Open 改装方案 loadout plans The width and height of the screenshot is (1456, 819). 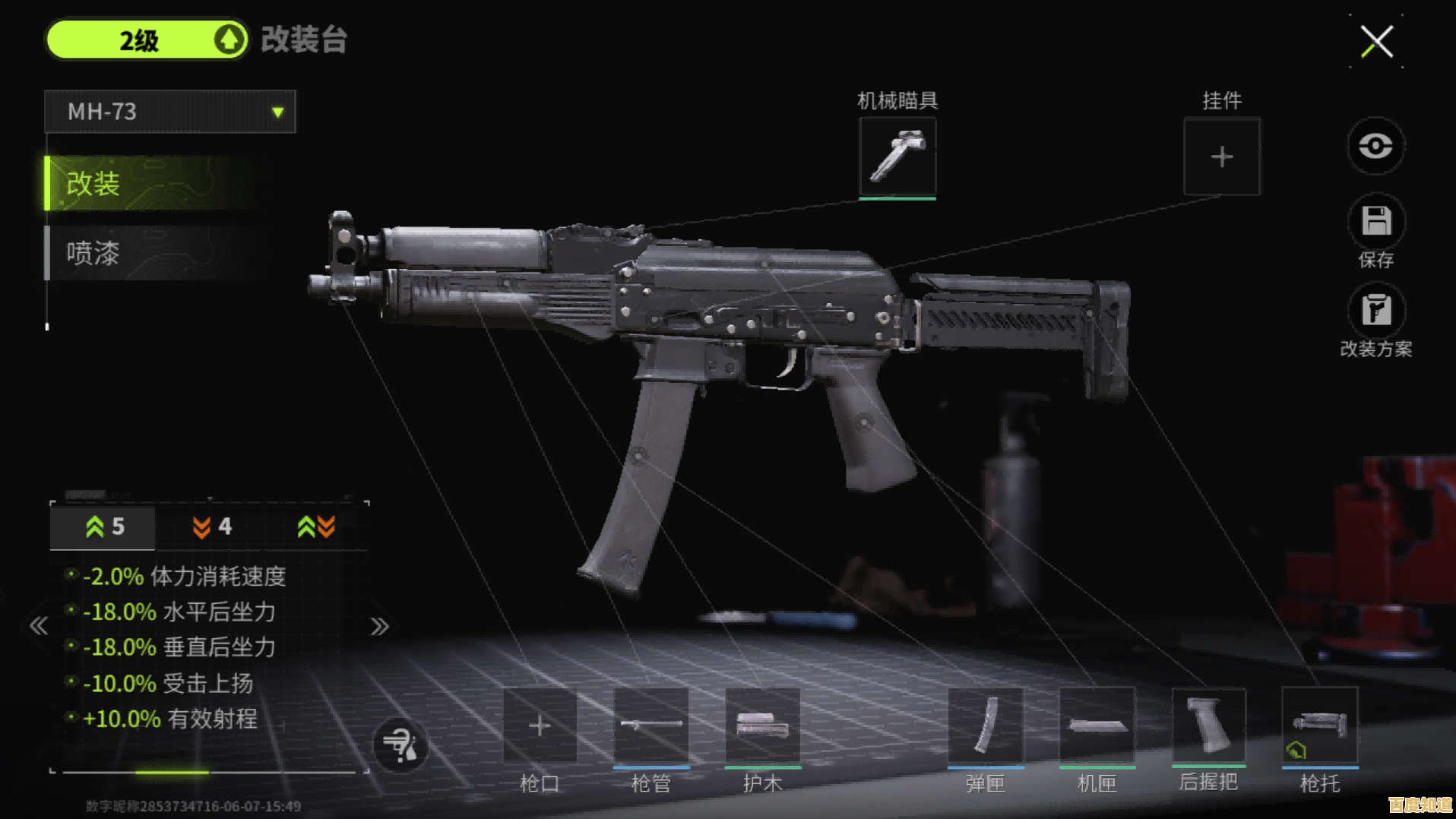click(x=1375, y=311)
